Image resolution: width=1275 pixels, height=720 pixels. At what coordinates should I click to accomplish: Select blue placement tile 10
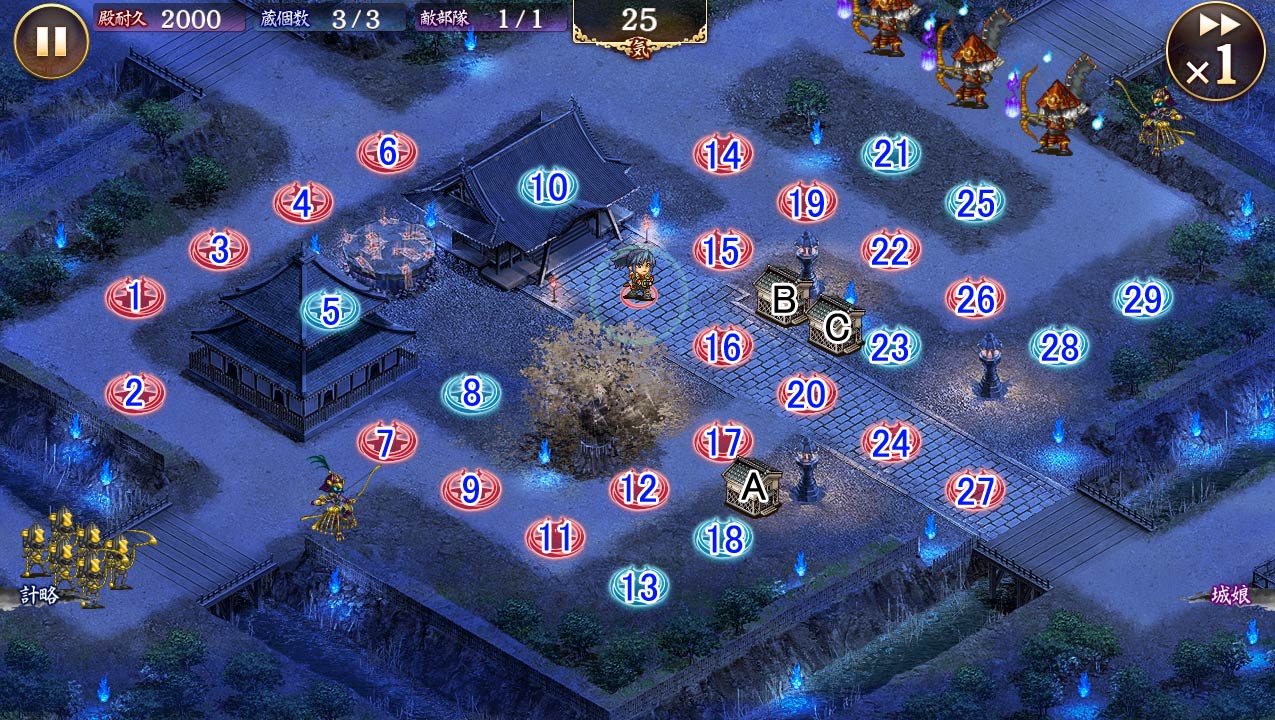(548, 187)
